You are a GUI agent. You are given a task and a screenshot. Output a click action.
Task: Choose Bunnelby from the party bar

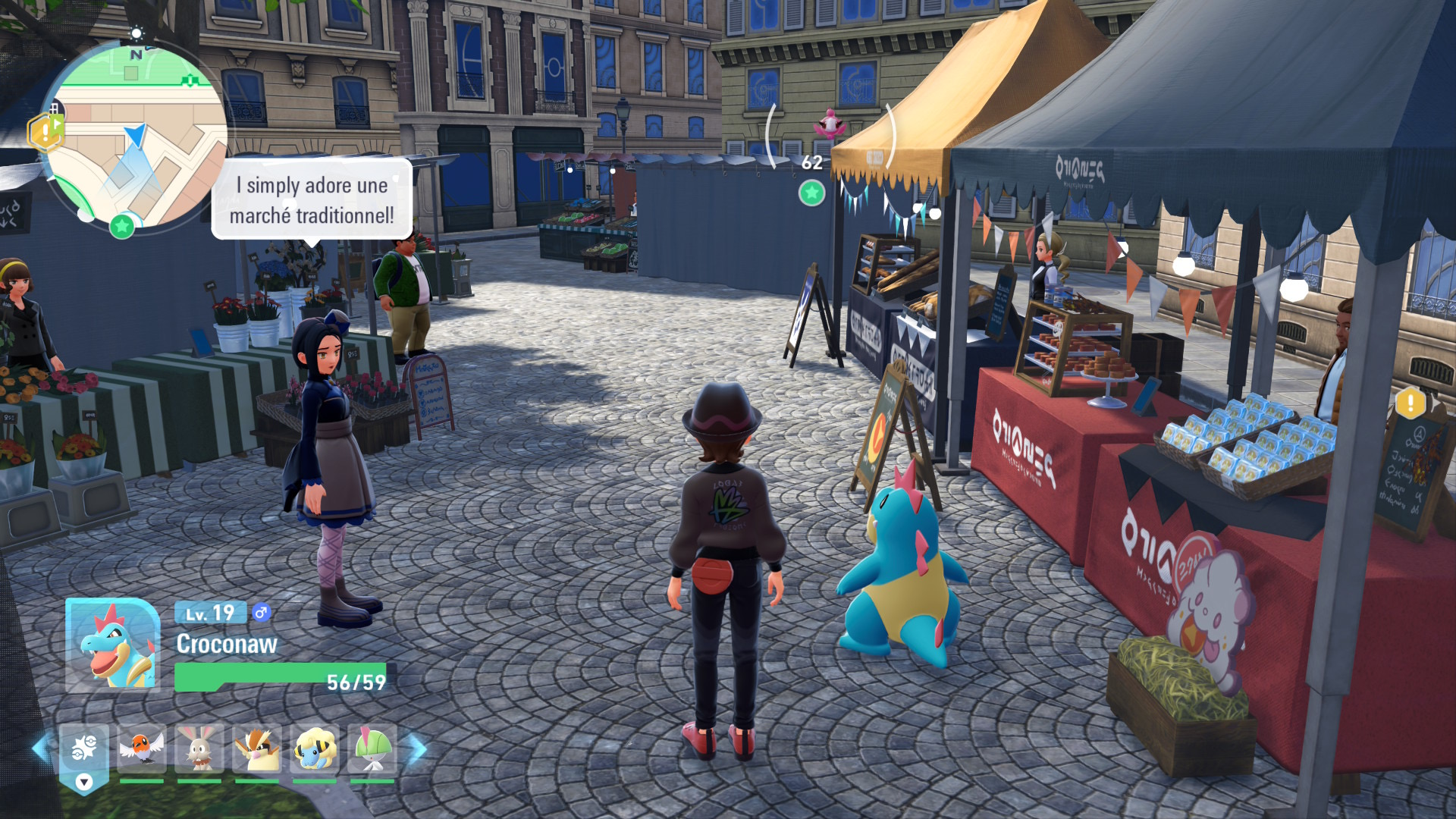(199, 749)
